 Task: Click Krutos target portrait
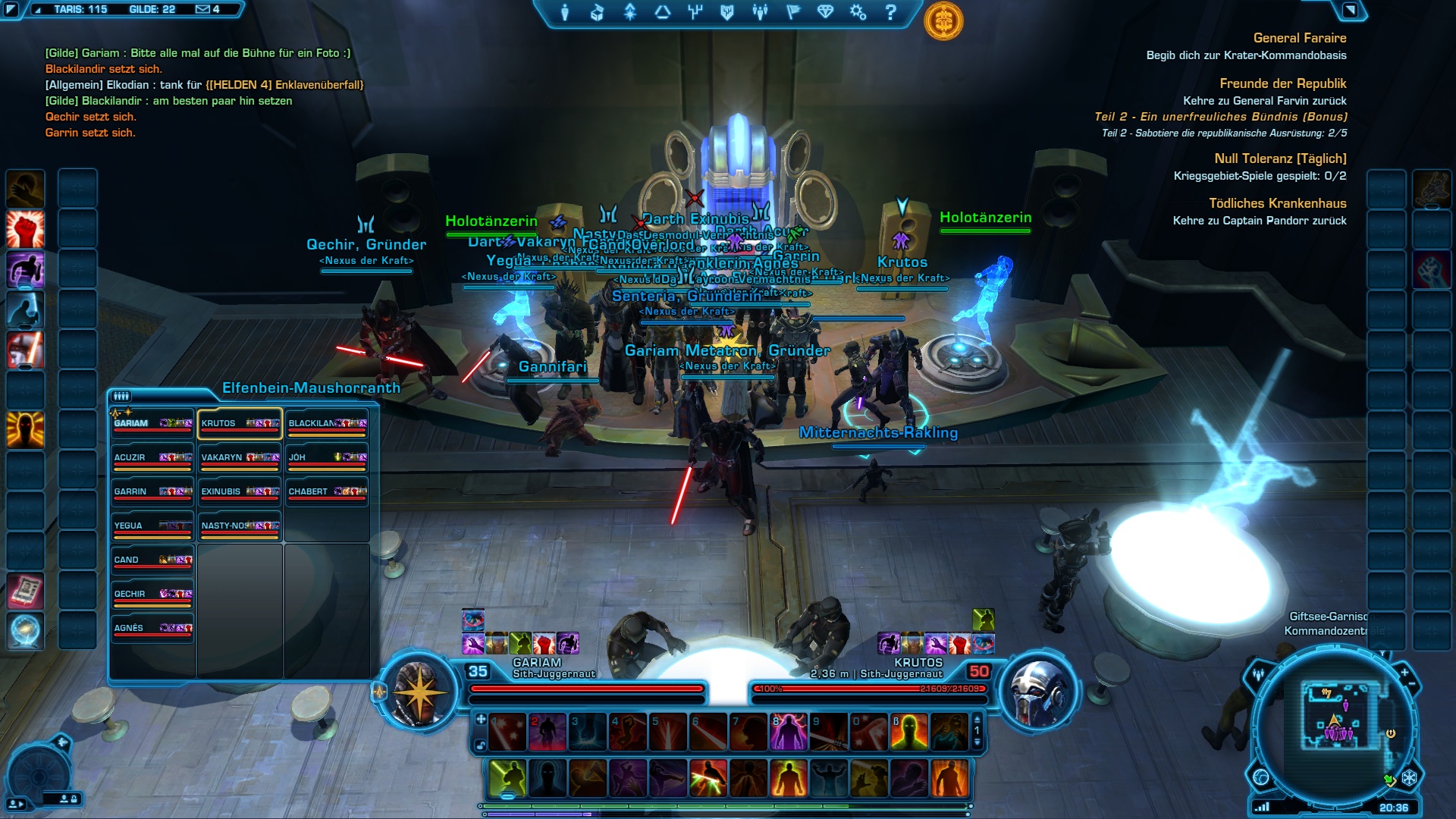tap(1039, 691)
